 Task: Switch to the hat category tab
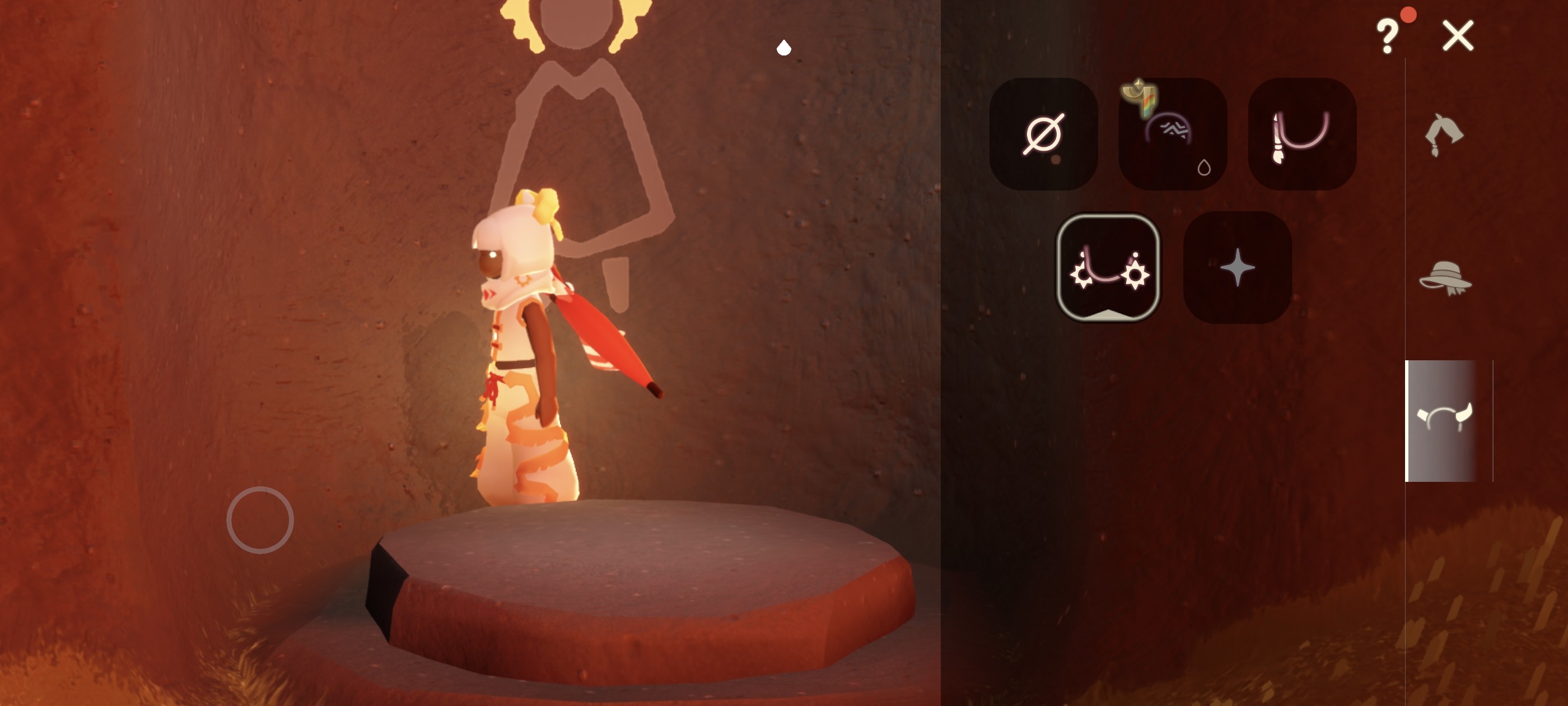point(1444,279)
